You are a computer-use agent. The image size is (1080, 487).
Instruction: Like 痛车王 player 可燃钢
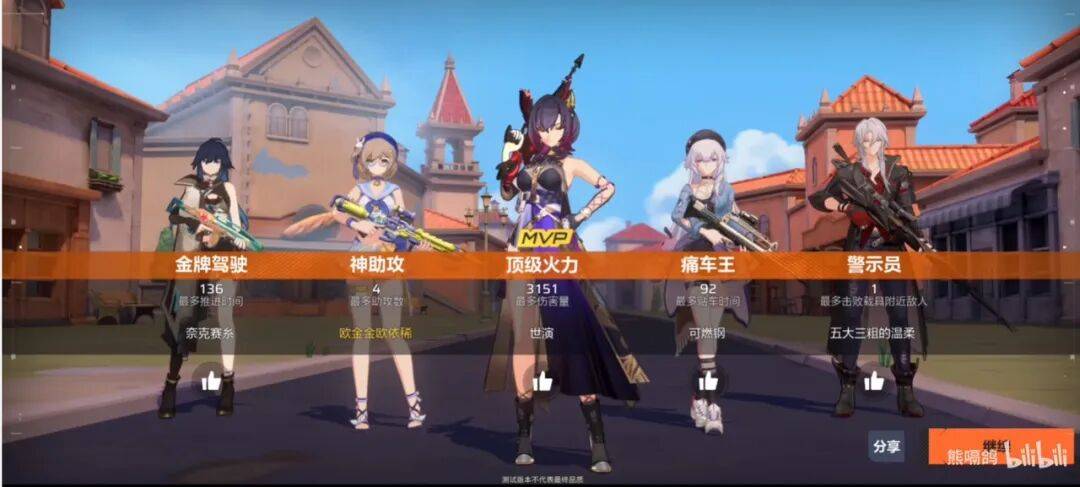(708, 381)
